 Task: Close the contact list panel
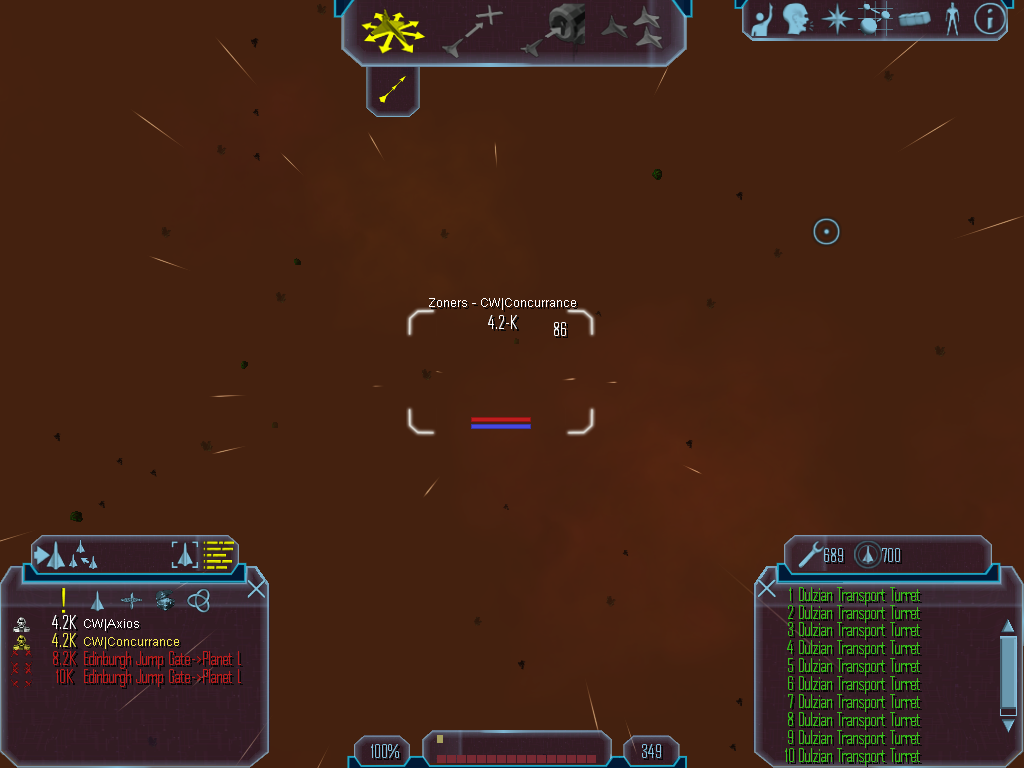pyautogui.click(x=256, y=588)
